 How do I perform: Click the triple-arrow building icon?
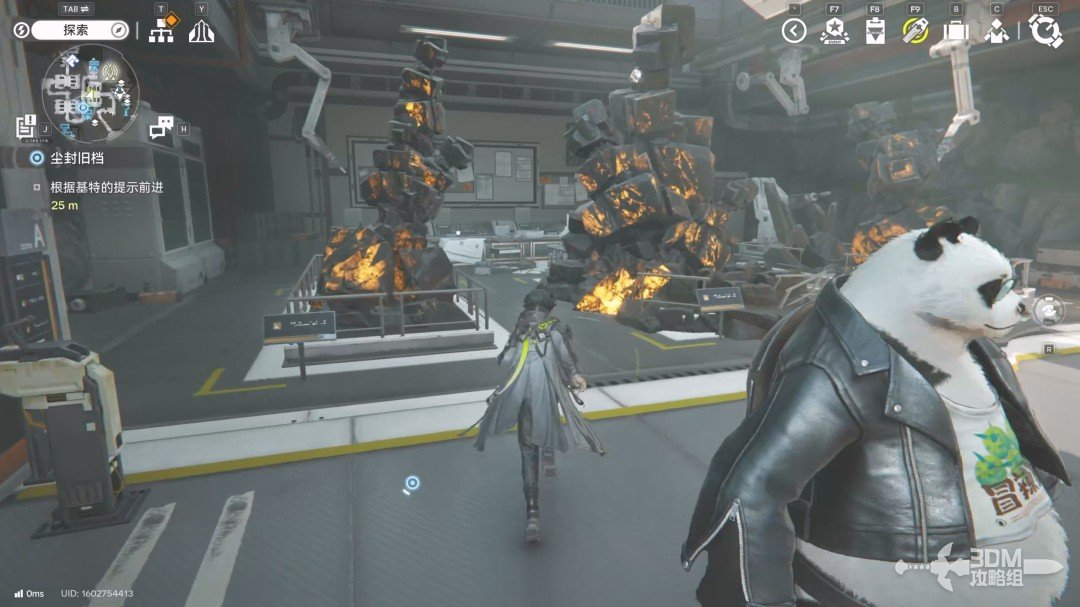(x=201, y=31)
